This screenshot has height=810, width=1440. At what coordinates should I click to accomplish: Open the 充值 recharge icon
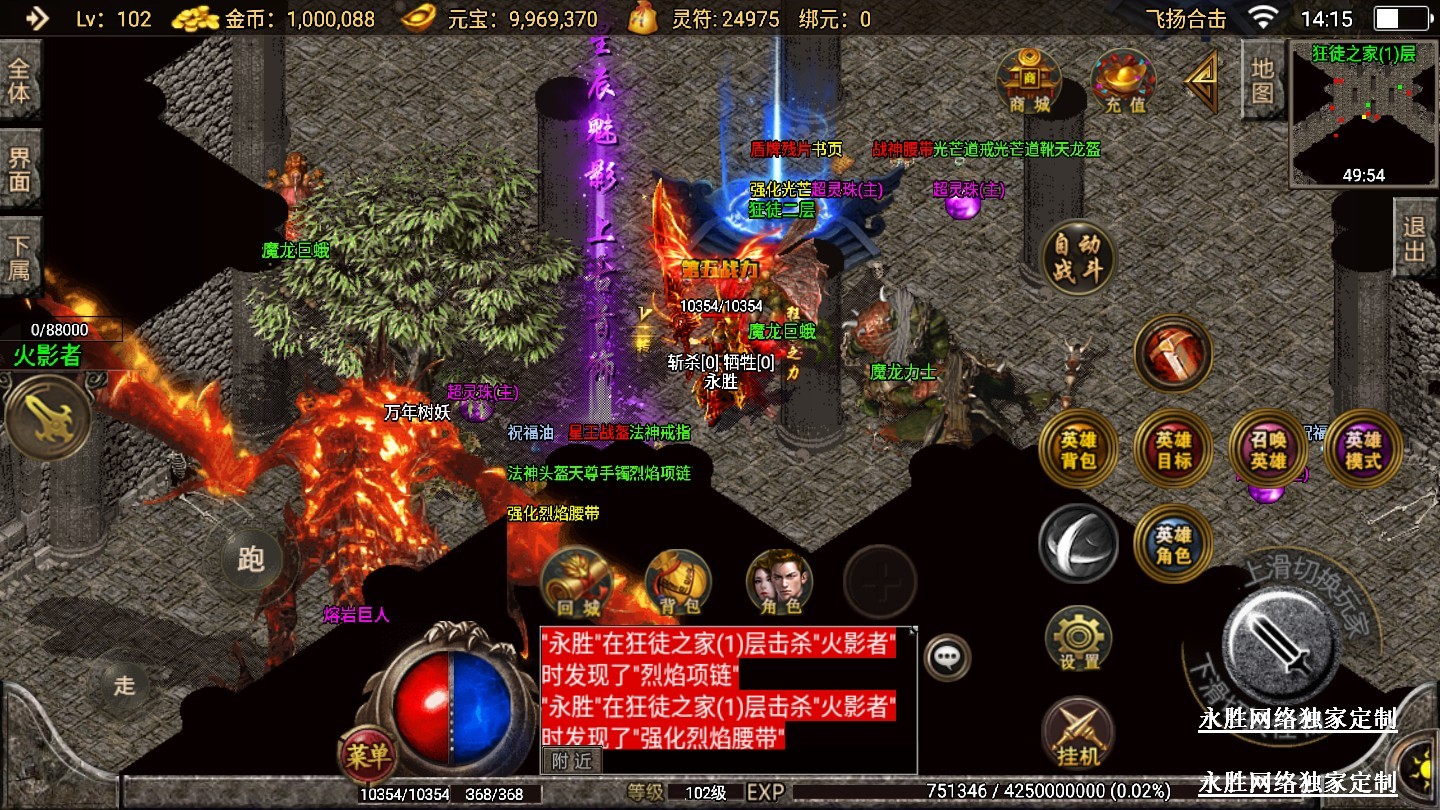click(x=1124, y=80)
